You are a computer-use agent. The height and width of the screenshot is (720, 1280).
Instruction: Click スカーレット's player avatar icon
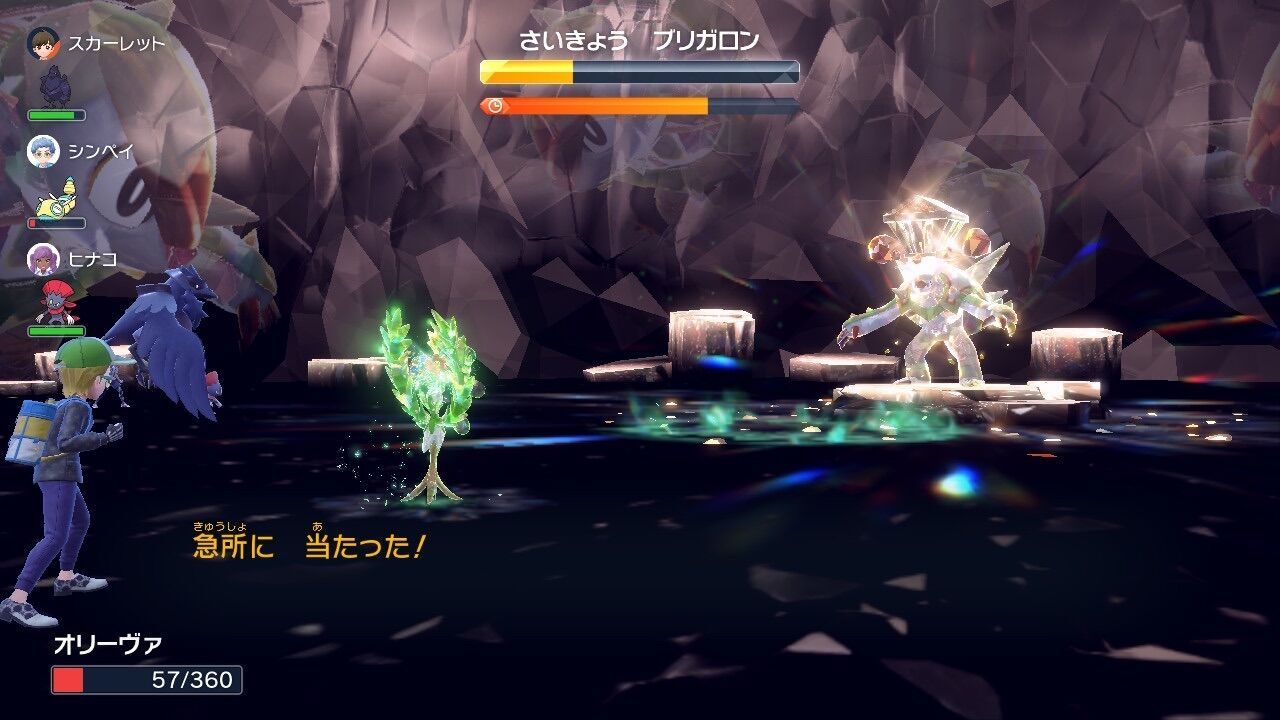[42, 42]
